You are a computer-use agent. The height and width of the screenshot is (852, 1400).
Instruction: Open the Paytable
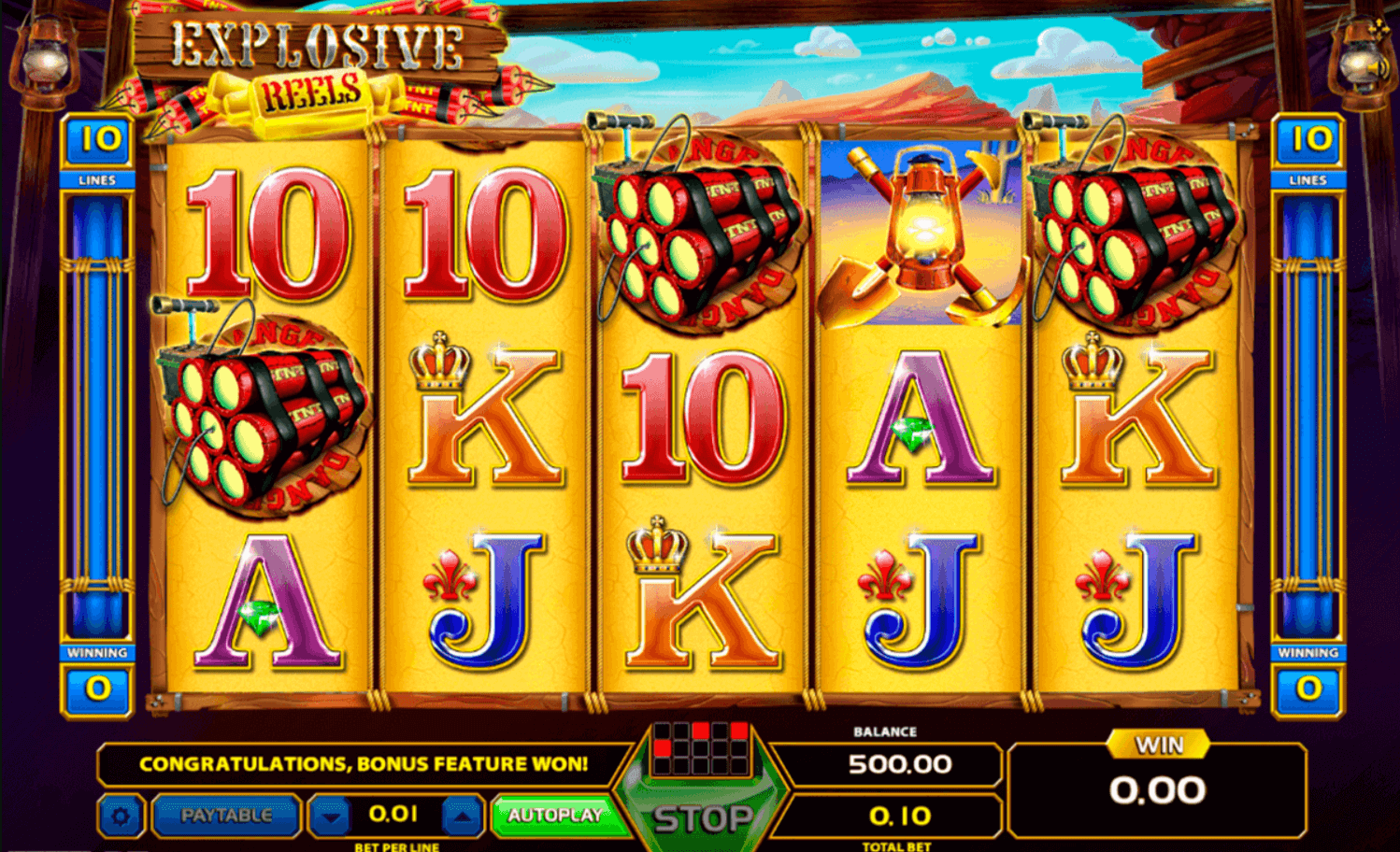coord(226,816)
